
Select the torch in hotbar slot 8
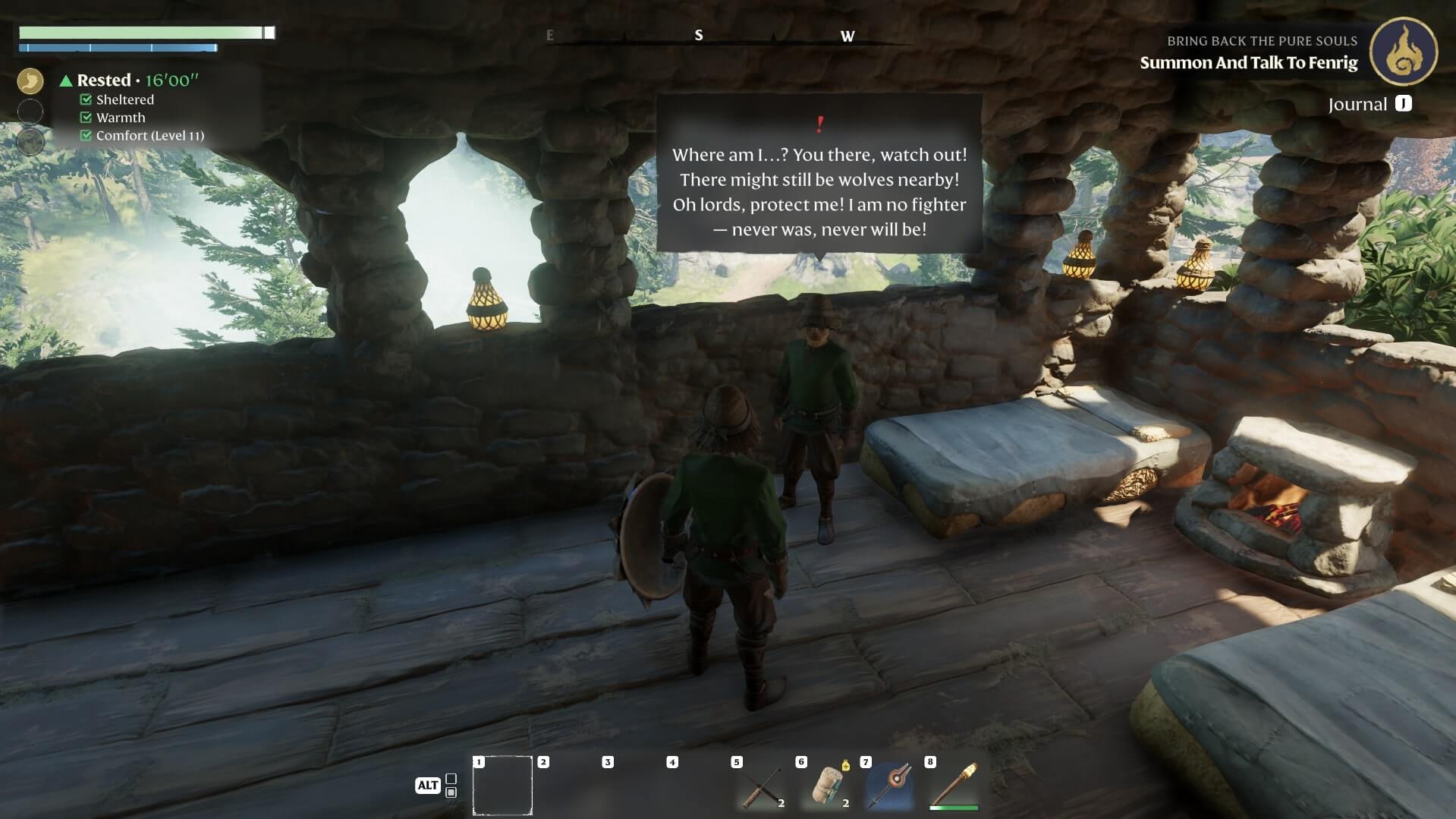pyautogui.click(x=954, y=786)
